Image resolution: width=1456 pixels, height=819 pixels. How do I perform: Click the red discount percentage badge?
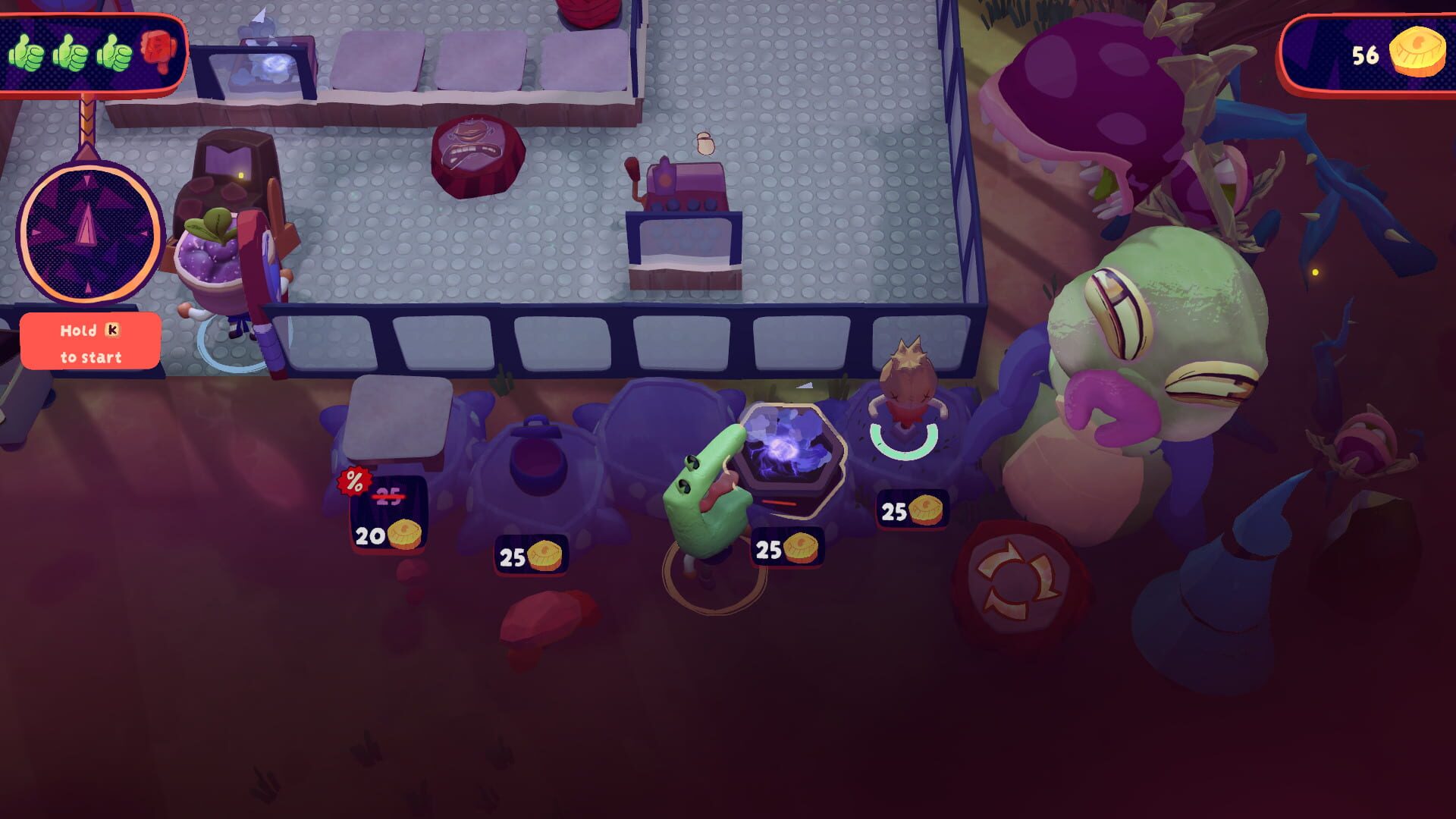pos(355,480)
